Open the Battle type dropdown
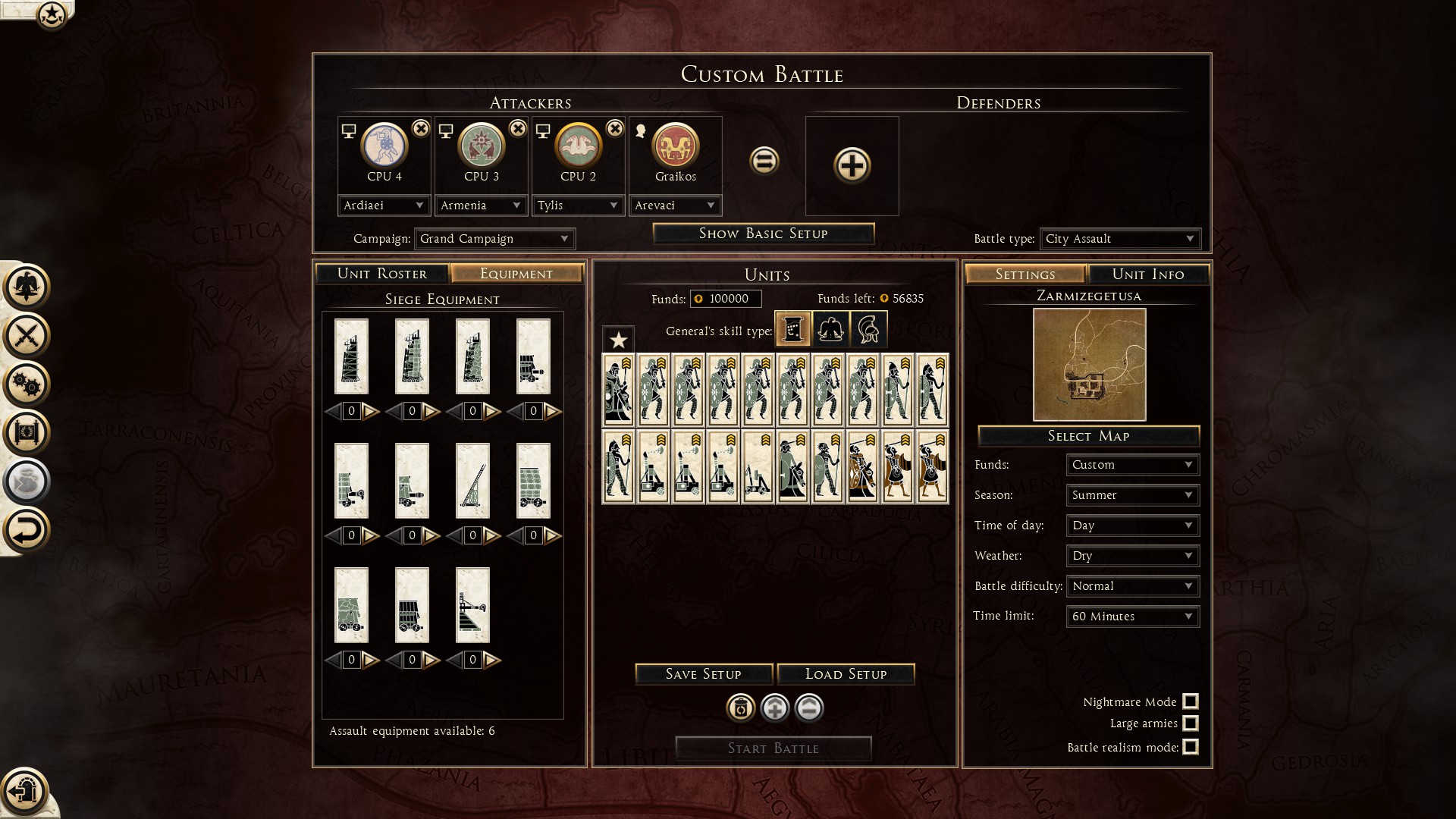 coord(1119,239)
